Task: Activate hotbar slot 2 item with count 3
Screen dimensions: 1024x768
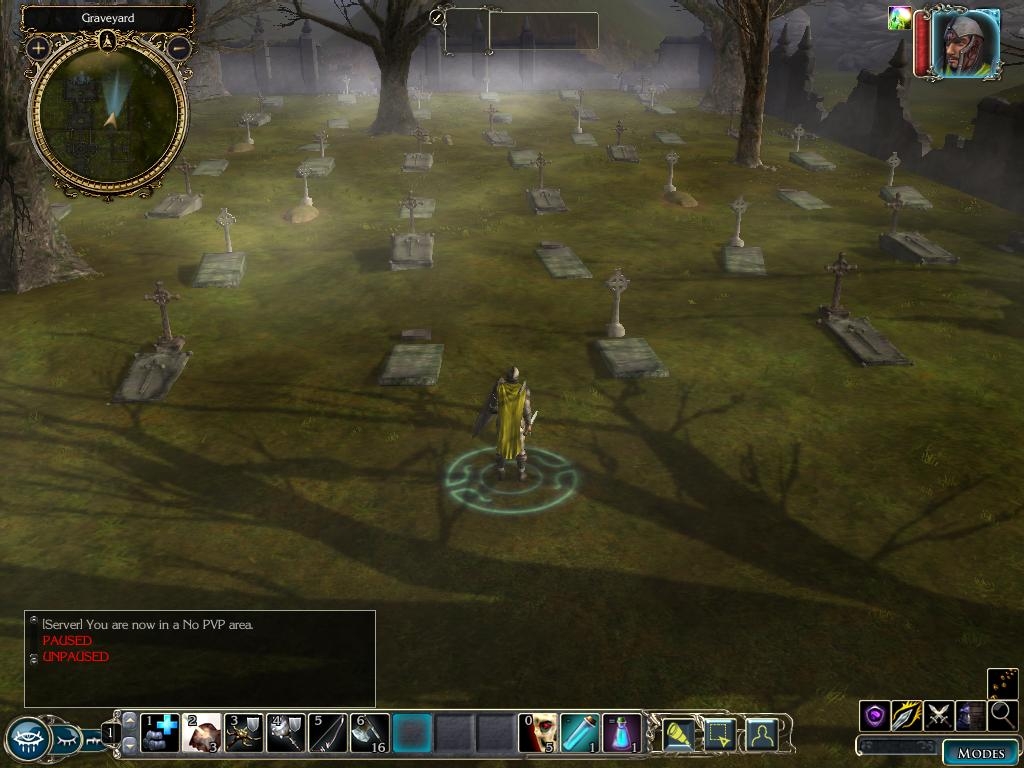Action: (x=201, y=733)
